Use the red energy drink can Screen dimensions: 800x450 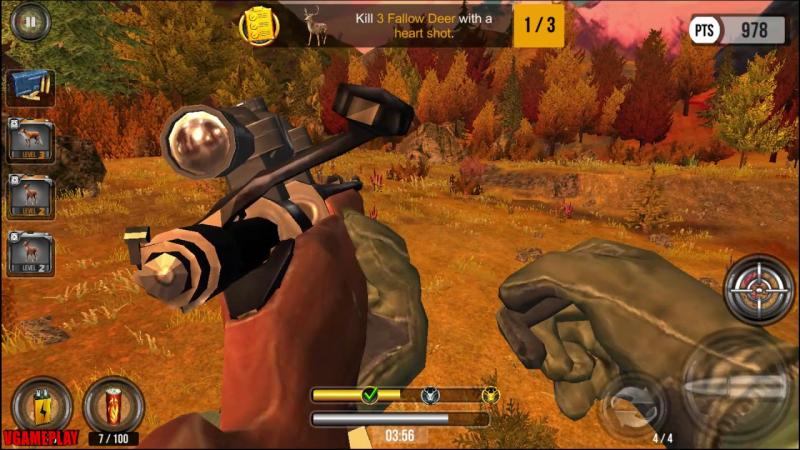point(112,405)
